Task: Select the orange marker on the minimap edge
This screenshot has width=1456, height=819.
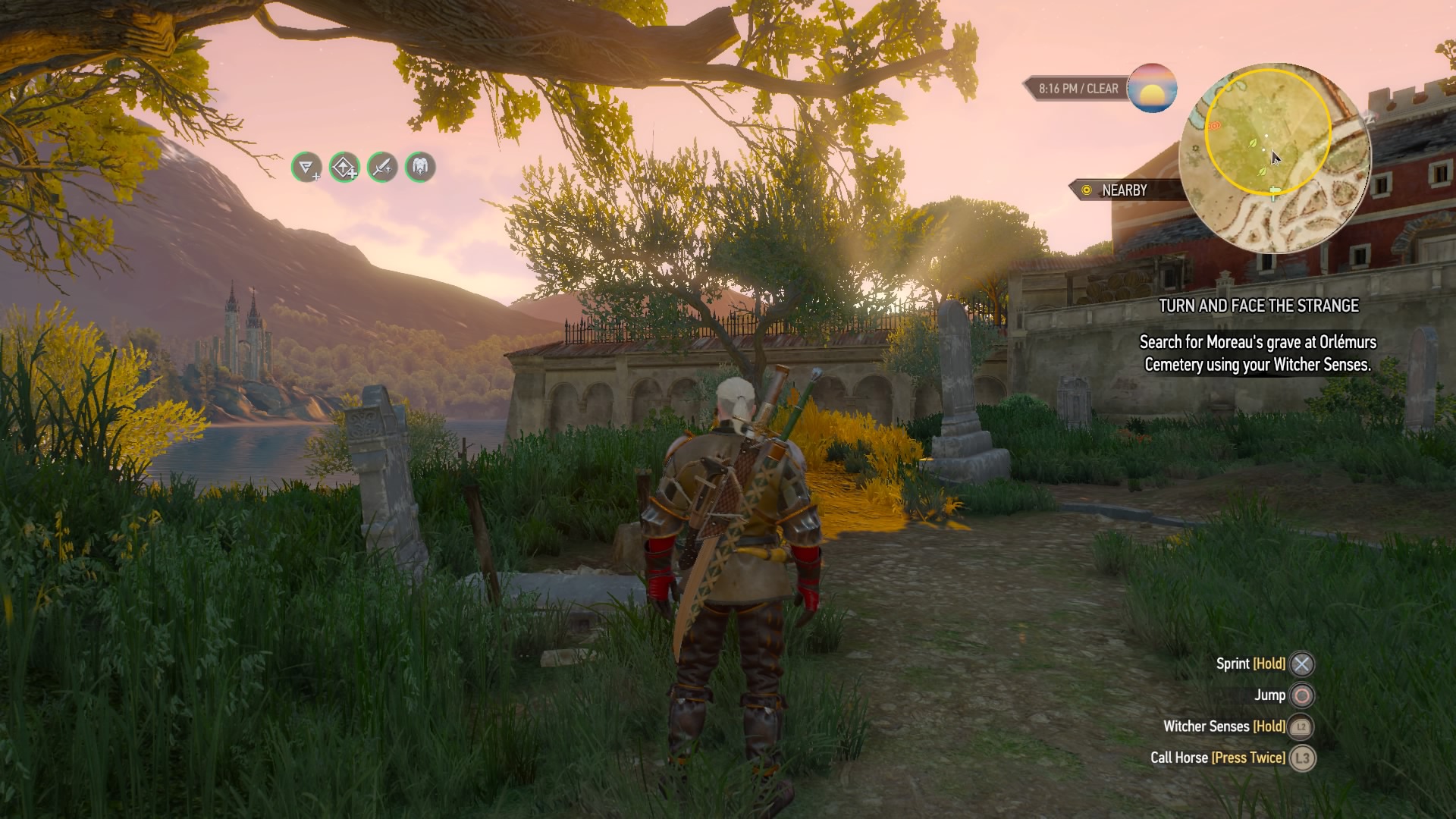Action: point(1213,125)
